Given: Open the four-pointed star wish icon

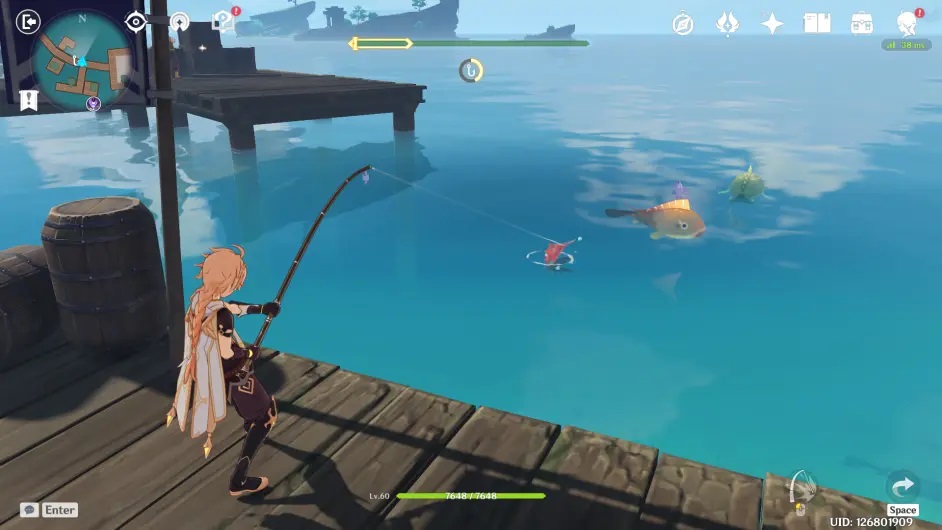Looking at the screenshot, I should point(772,24).
